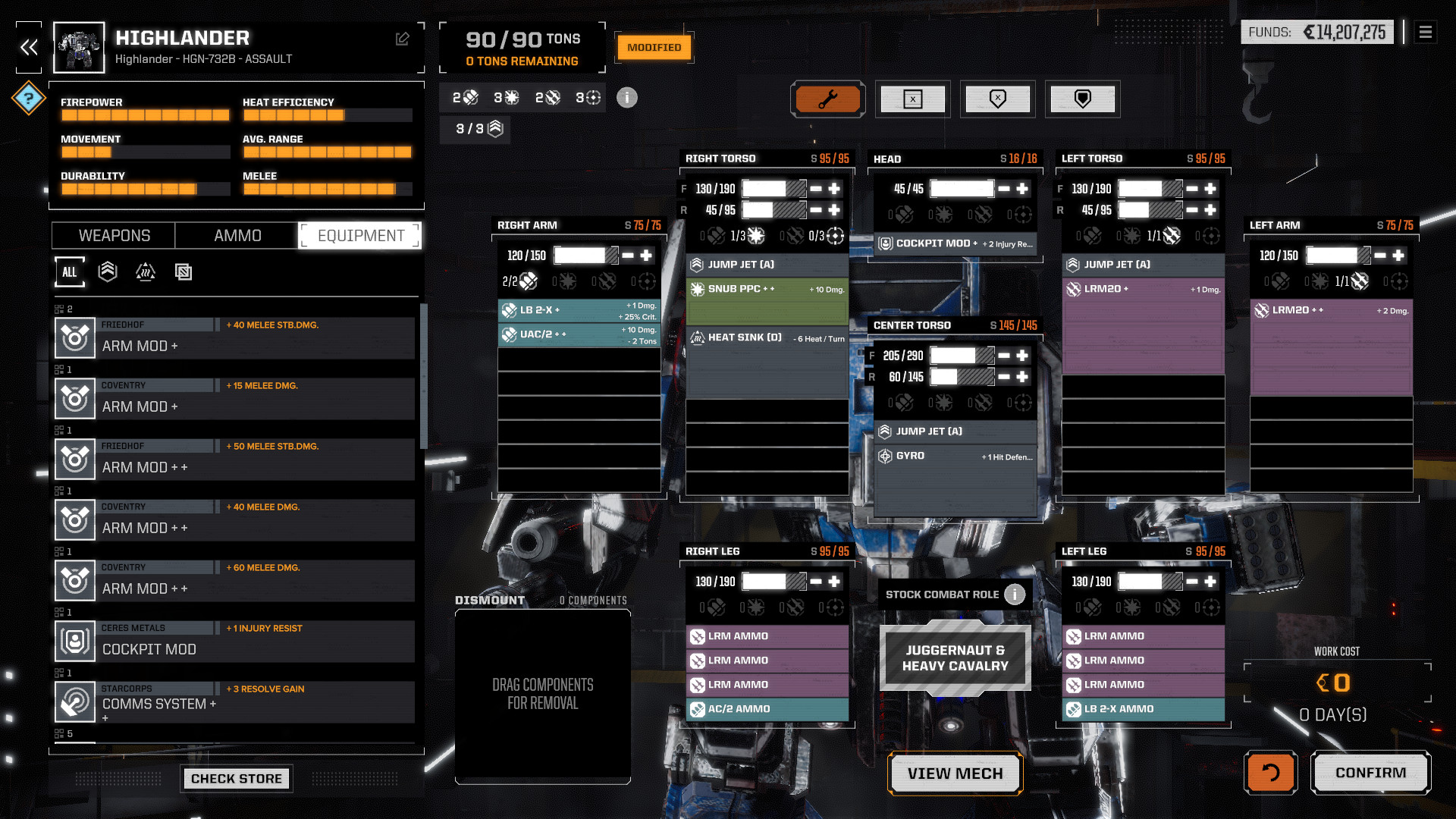Click the edit pencil next to HIGHLANDER name

tap(403, 39)
